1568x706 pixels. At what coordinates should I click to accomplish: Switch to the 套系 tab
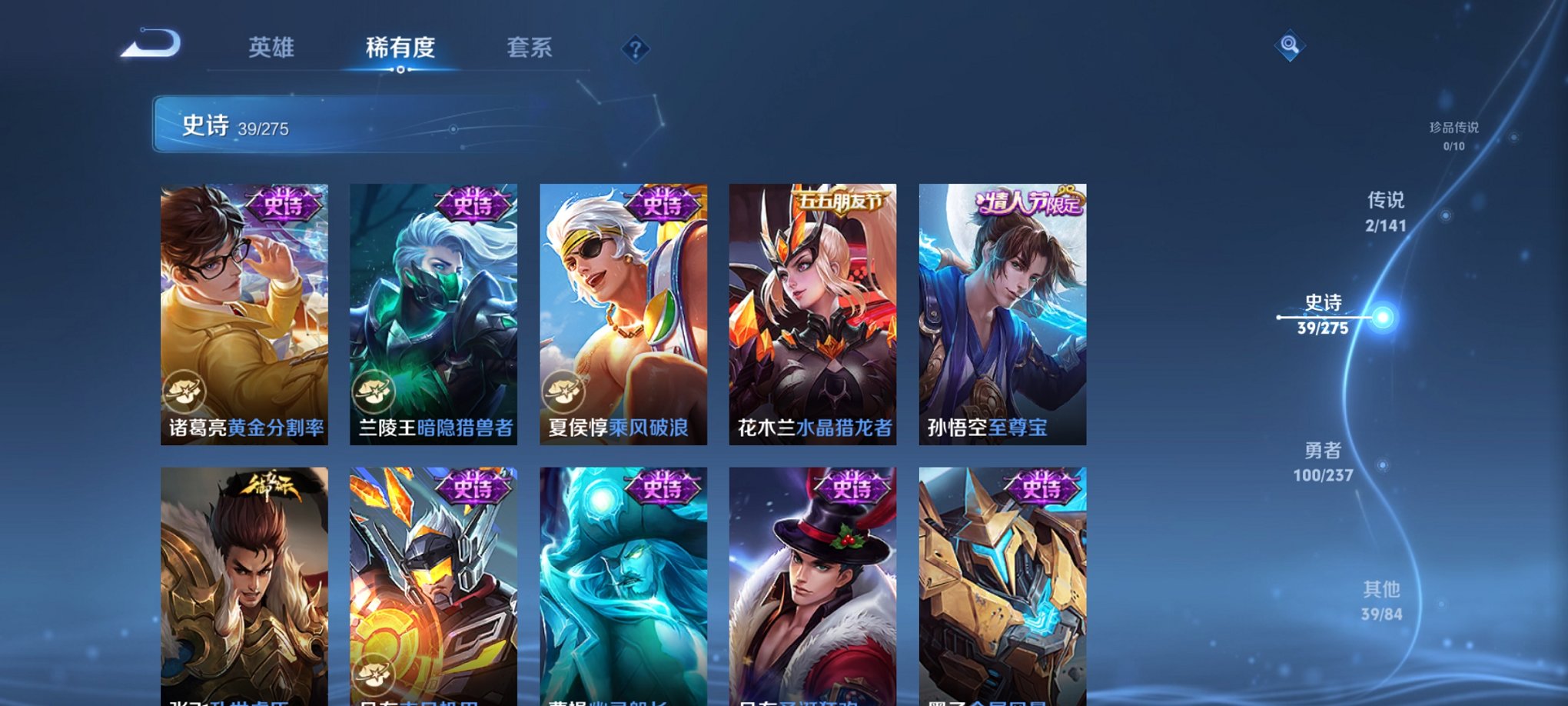tap(530, 48)
